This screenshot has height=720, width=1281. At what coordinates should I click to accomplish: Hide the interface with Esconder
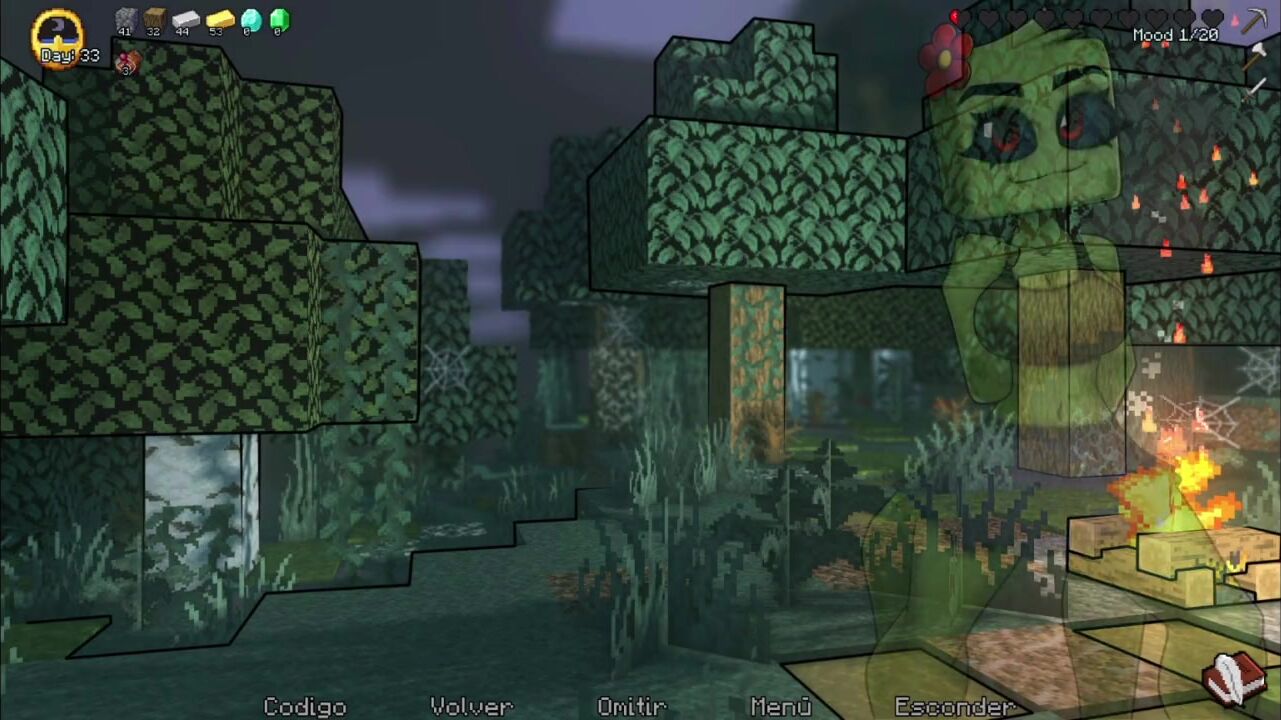coord(954,706)
